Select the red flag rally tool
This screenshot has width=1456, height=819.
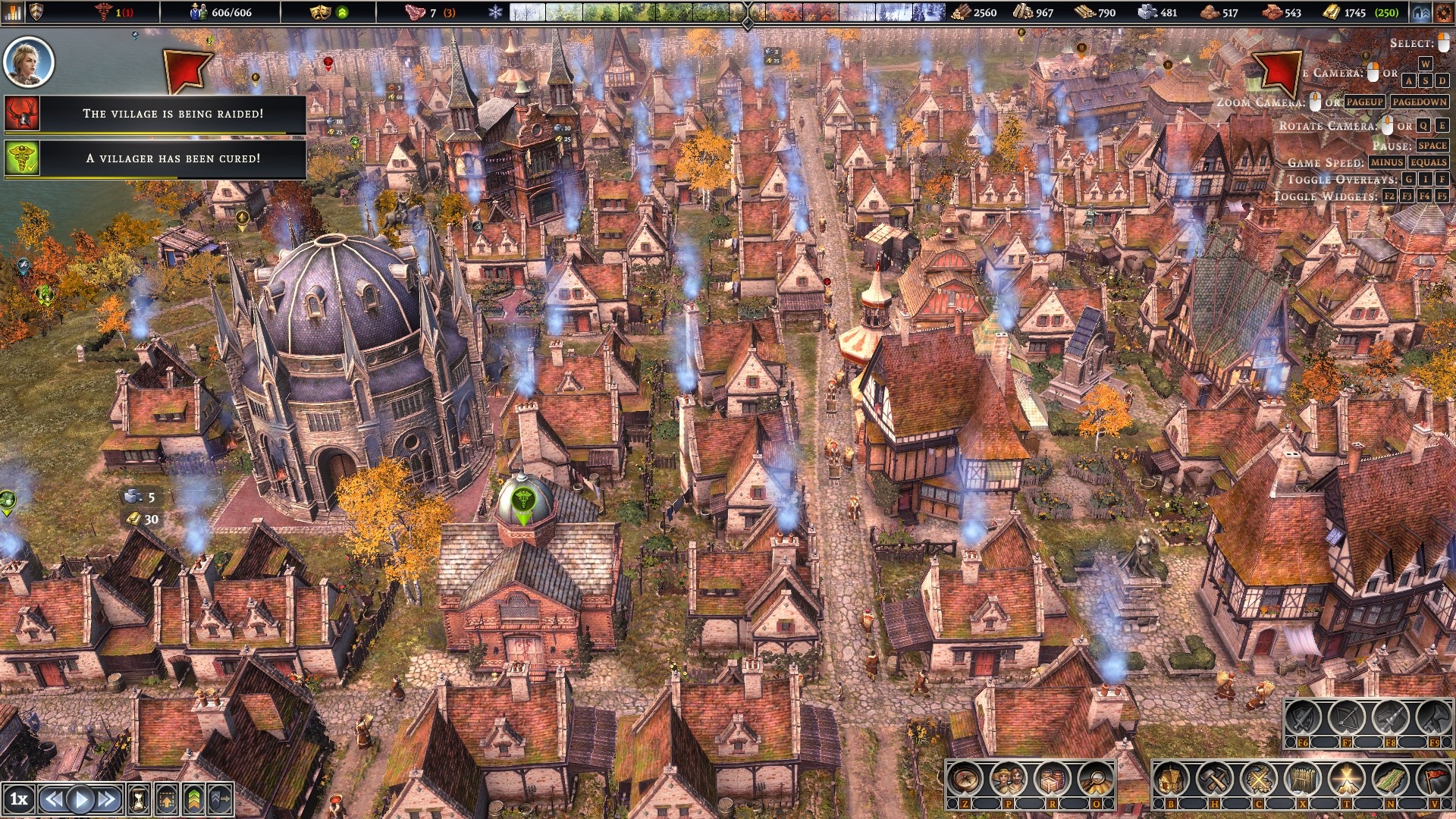[1433, 779]
